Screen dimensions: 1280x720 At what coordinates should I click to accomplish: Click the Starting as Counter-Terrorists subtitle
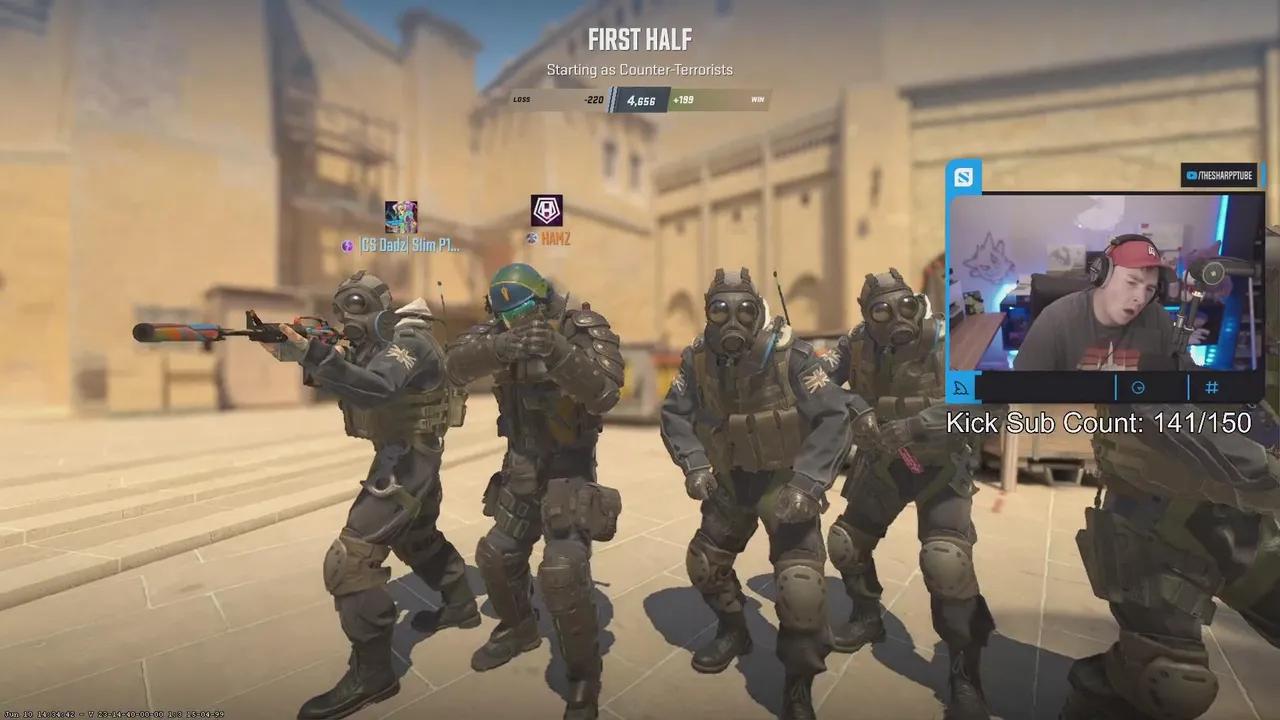tap(640, 70)
